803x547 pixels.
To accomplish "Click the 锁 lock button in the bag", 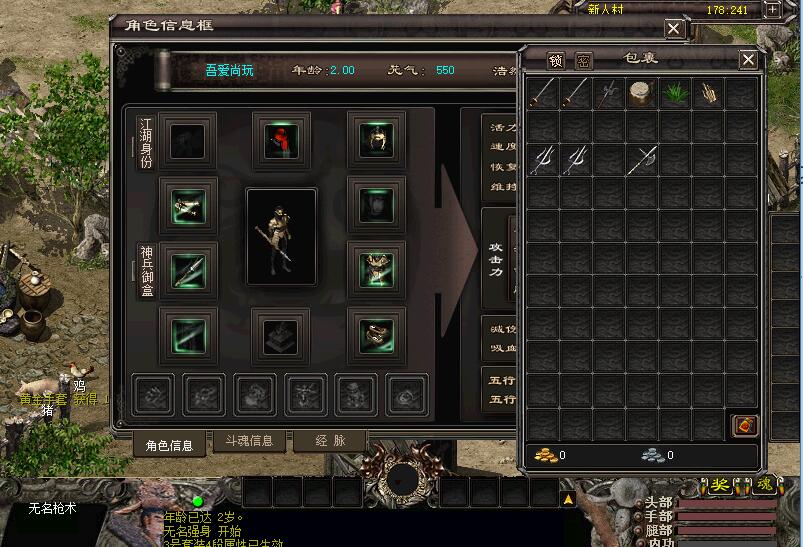I will pyautogui.click(x=556, y=61).
